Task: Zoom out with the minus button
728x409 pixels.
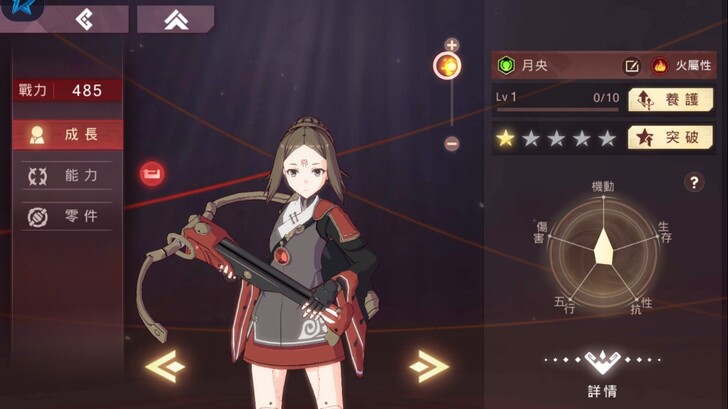Action: point(451,144)
